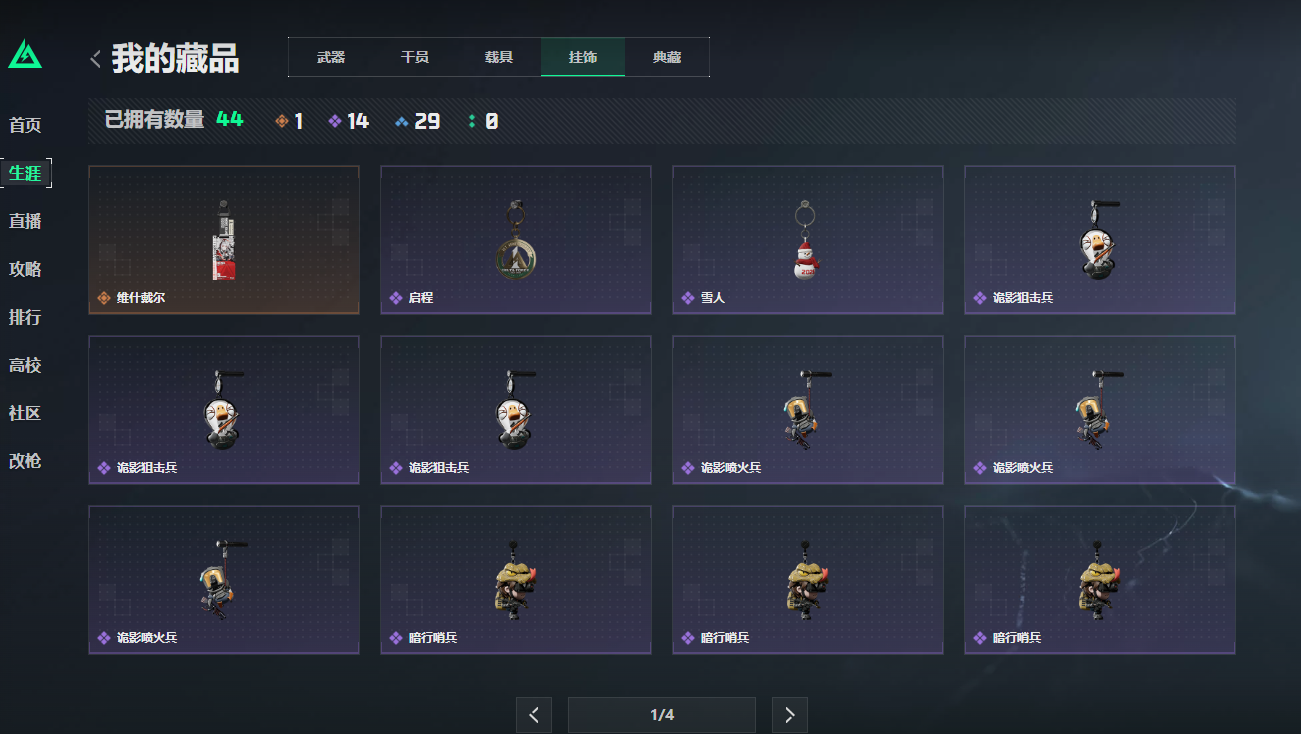Screen dimensions: 1301x734
Task: Open the 直播 livestream section
Action: coord(26,221)
